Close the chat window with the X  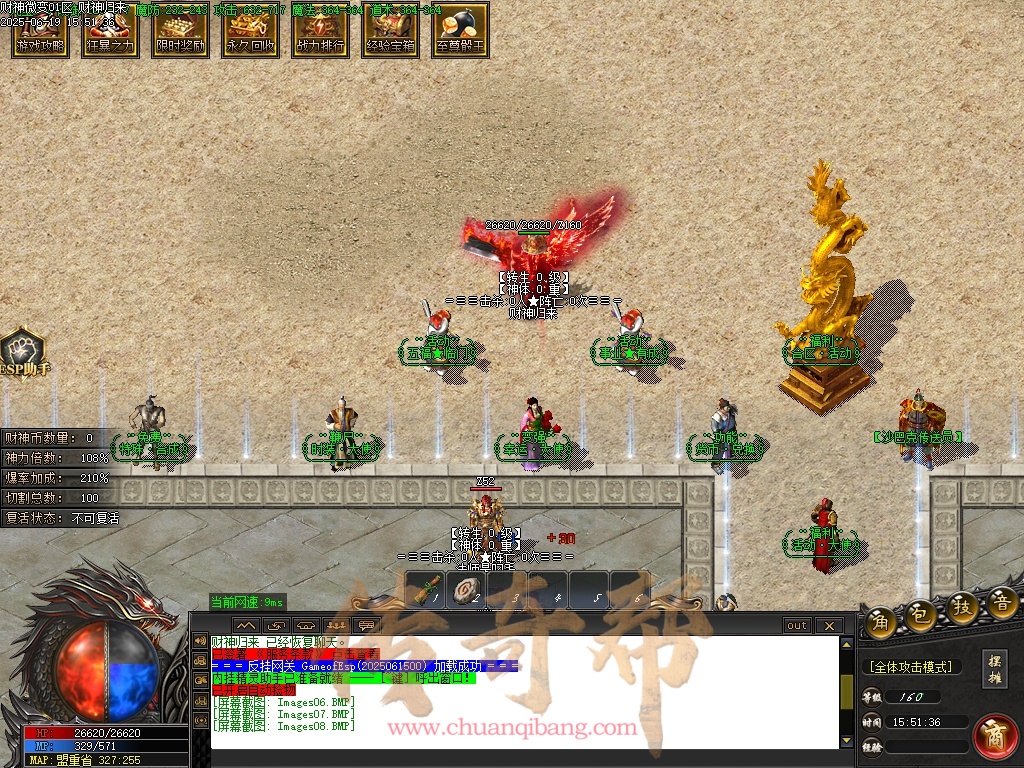point(829,626)
